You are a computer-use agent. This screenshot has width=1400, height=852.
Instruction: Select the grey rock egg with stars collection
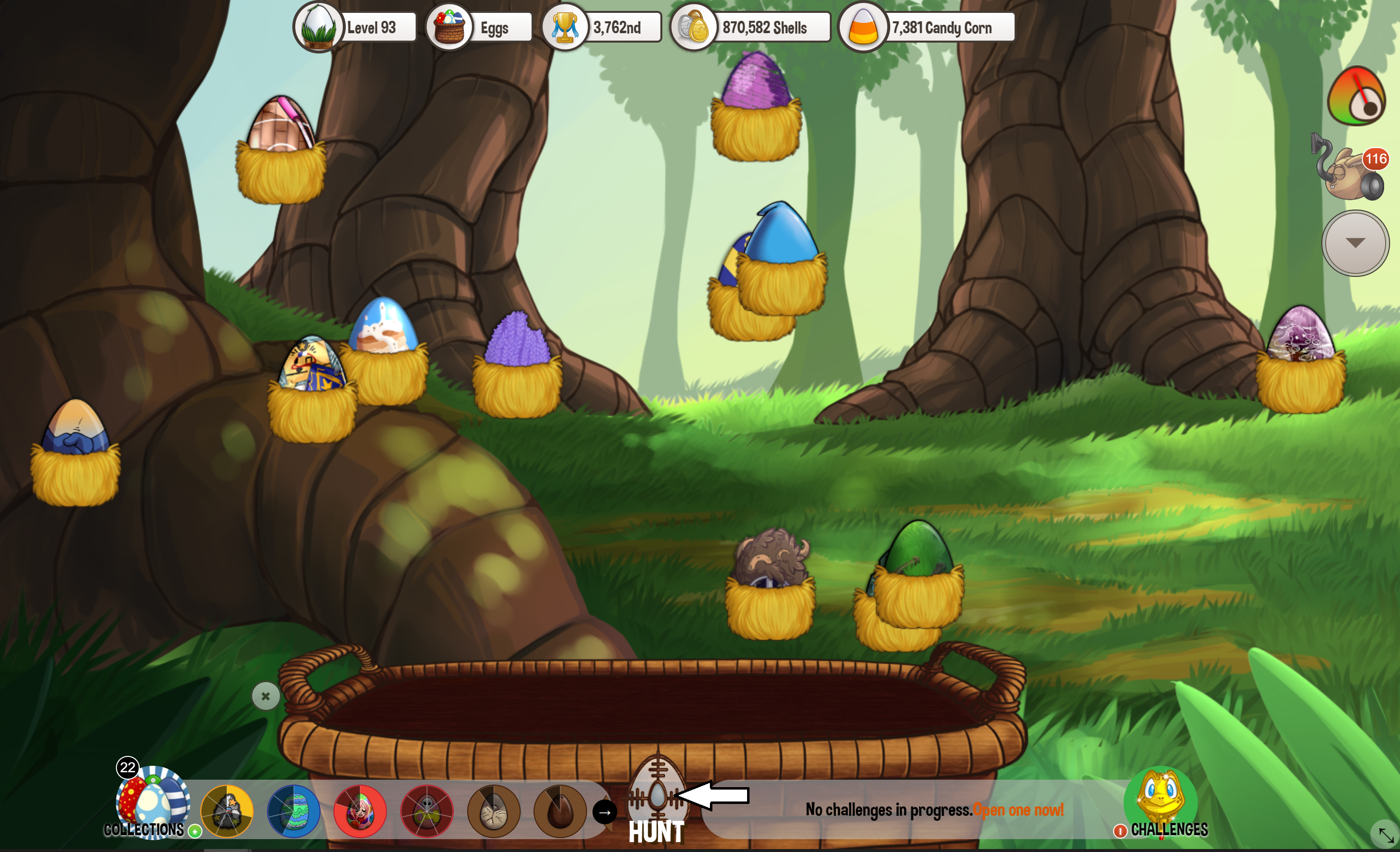pyautogui.click(x=227, y=811)
